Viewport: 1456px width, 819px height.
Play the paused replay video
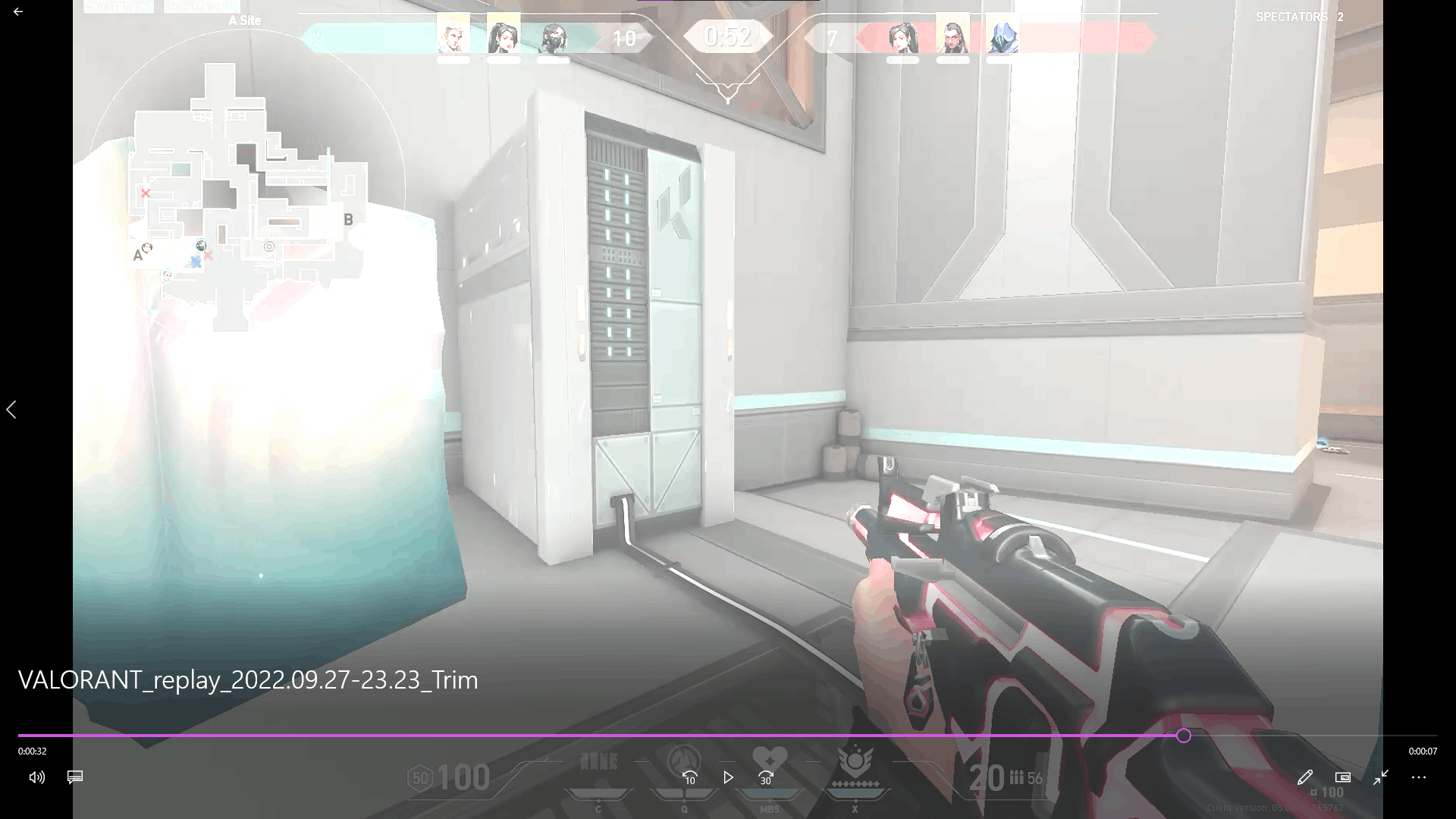click(x=728, y=777)
